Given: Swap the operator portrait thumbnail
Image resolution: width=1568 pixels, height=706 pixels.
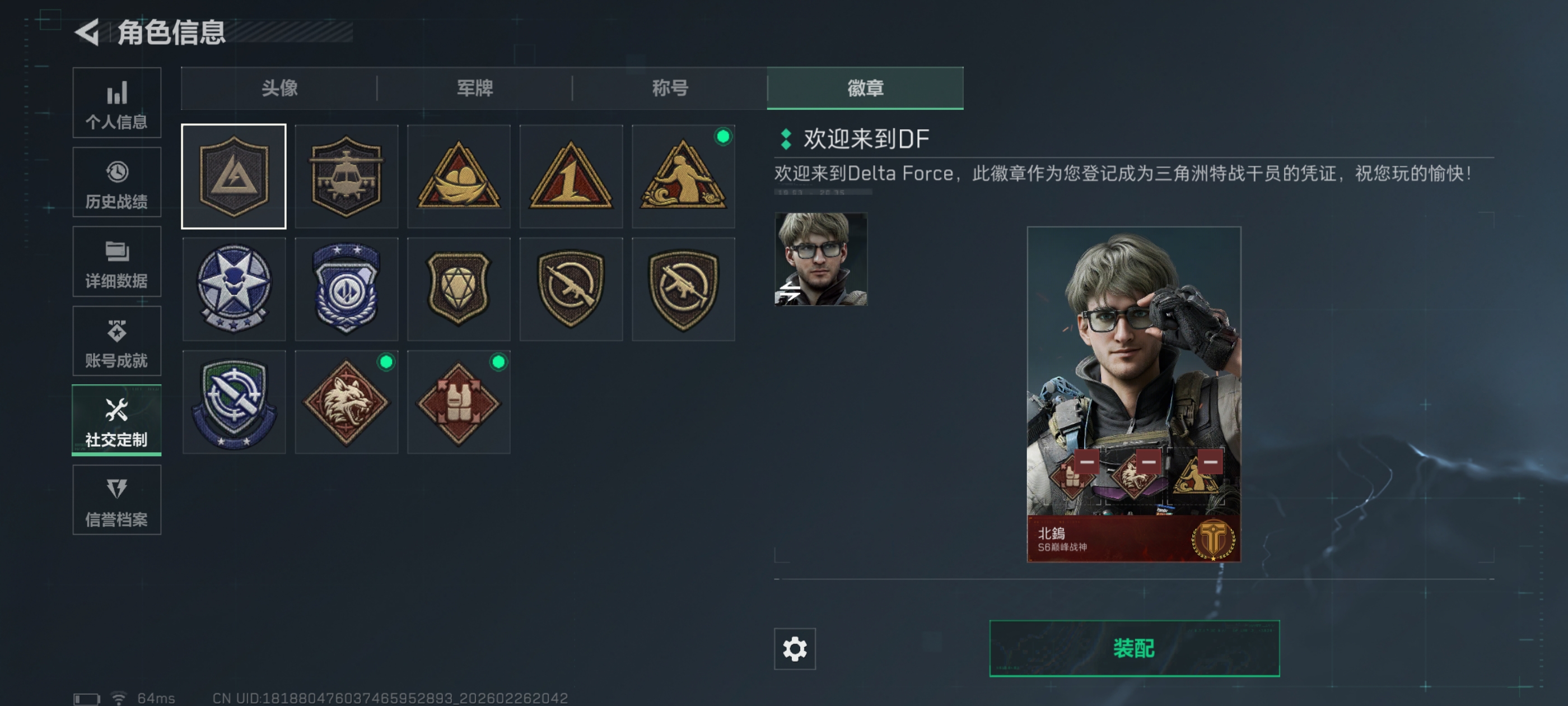Looking at the screenshot, I should tap(820, 259).
